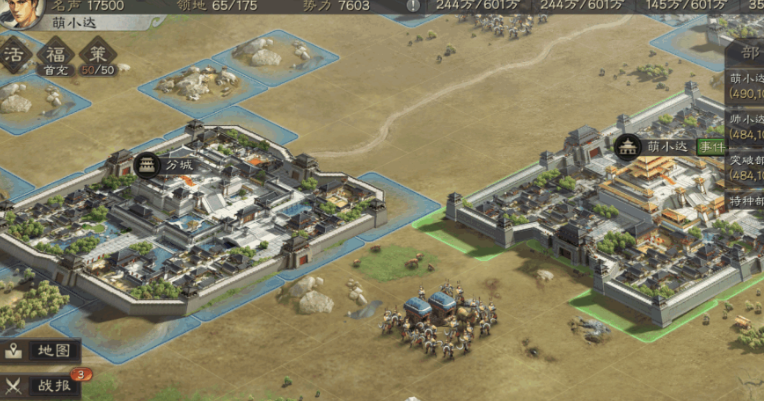Open the green 事件 event tag

point(714,146)
